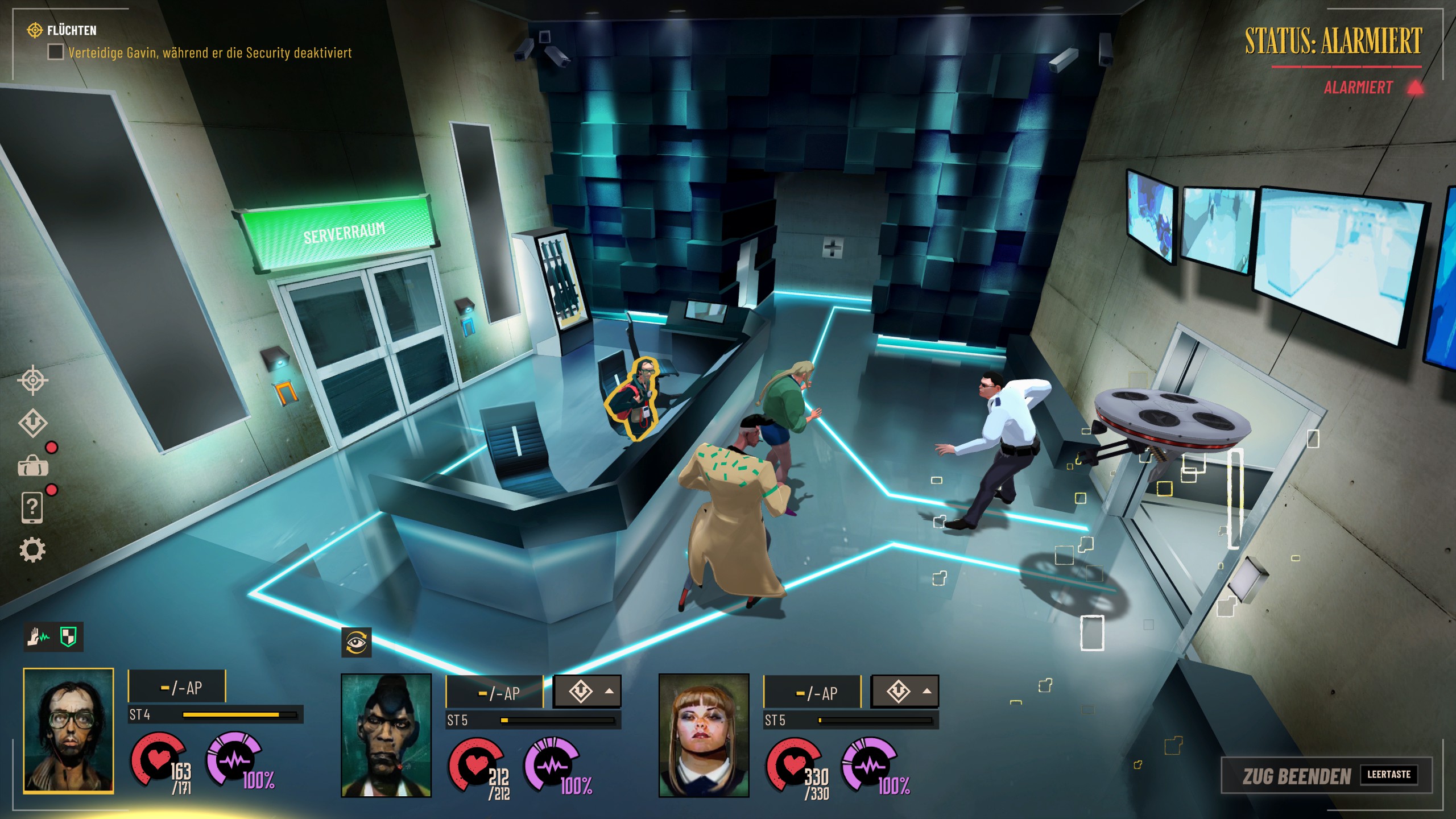1456x819 pixels.
Task: Select the bespectacled man's portrait
Action: click(x=68, y=731)
